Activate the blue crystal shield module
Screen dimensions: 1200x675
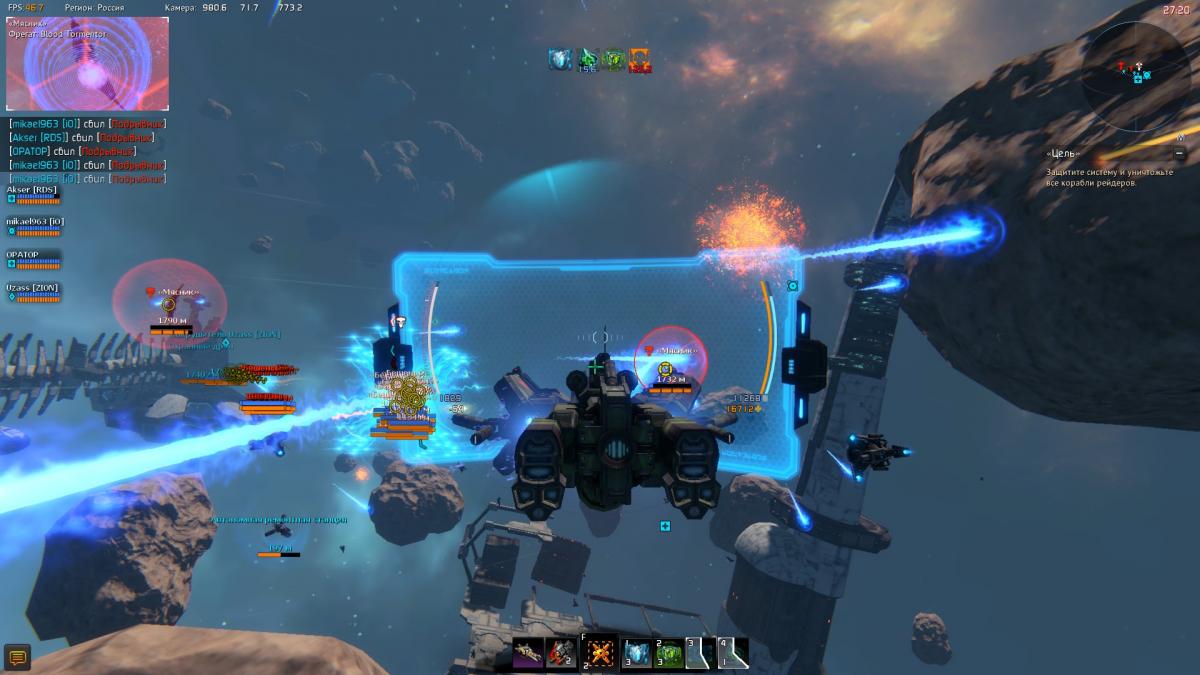637,653
